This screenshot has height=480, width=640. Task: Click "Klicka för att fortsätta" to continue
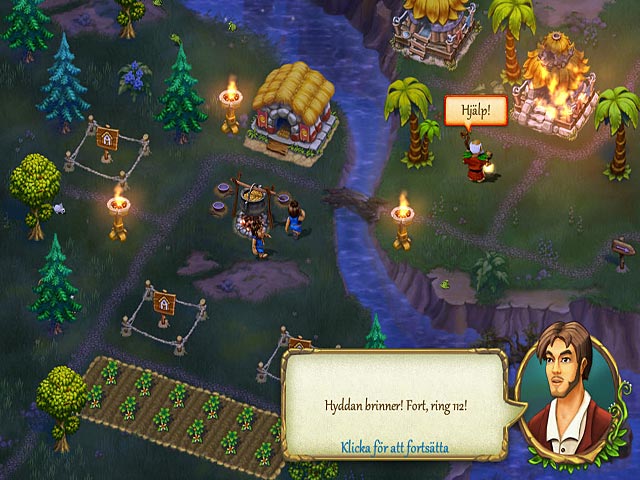(393, 447)
